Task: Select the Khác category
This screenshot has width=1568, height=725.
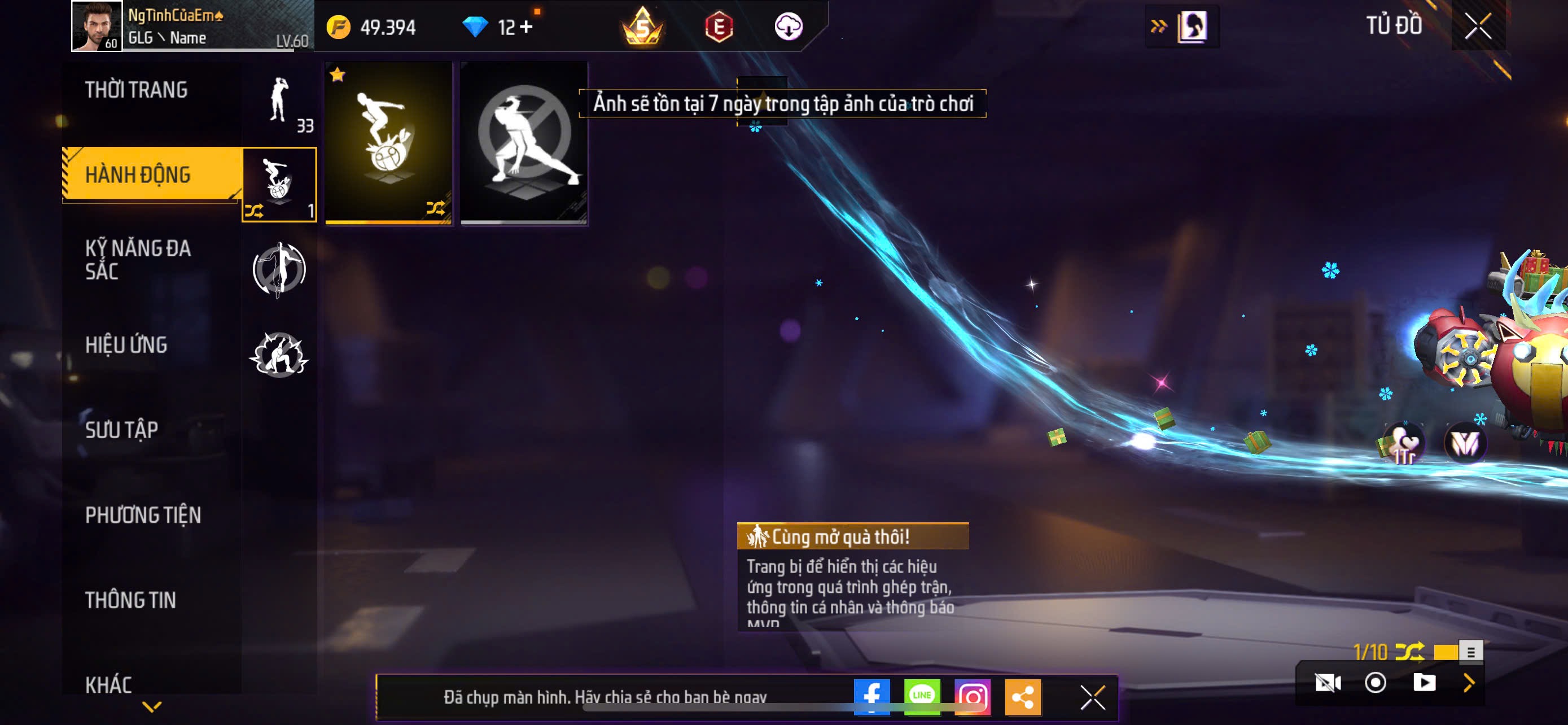Action: tap(108, 685)
